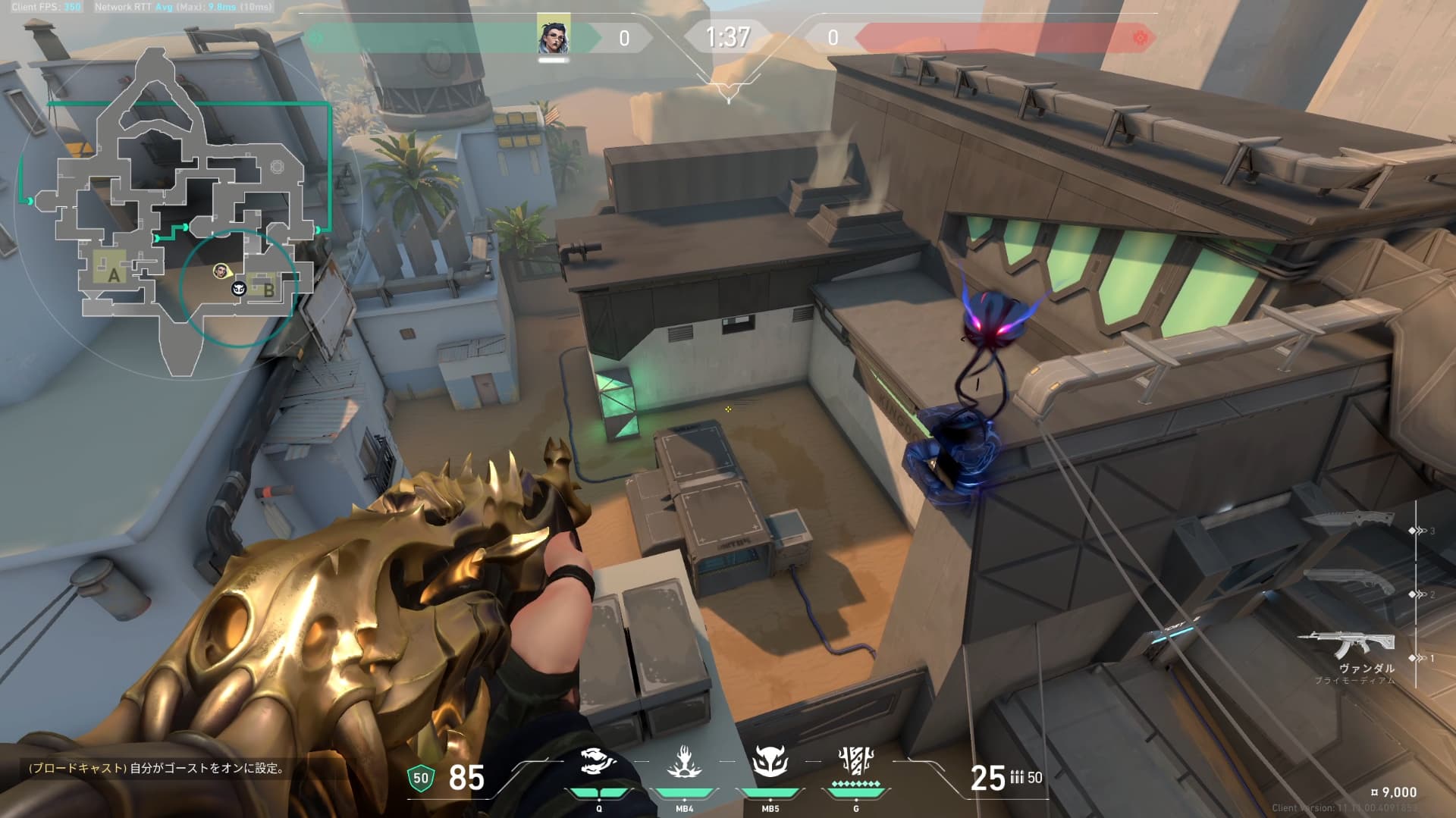
Task: Use the Haunt masked-face ability icon
Action: pyautogui.click(x=770, y=762)
